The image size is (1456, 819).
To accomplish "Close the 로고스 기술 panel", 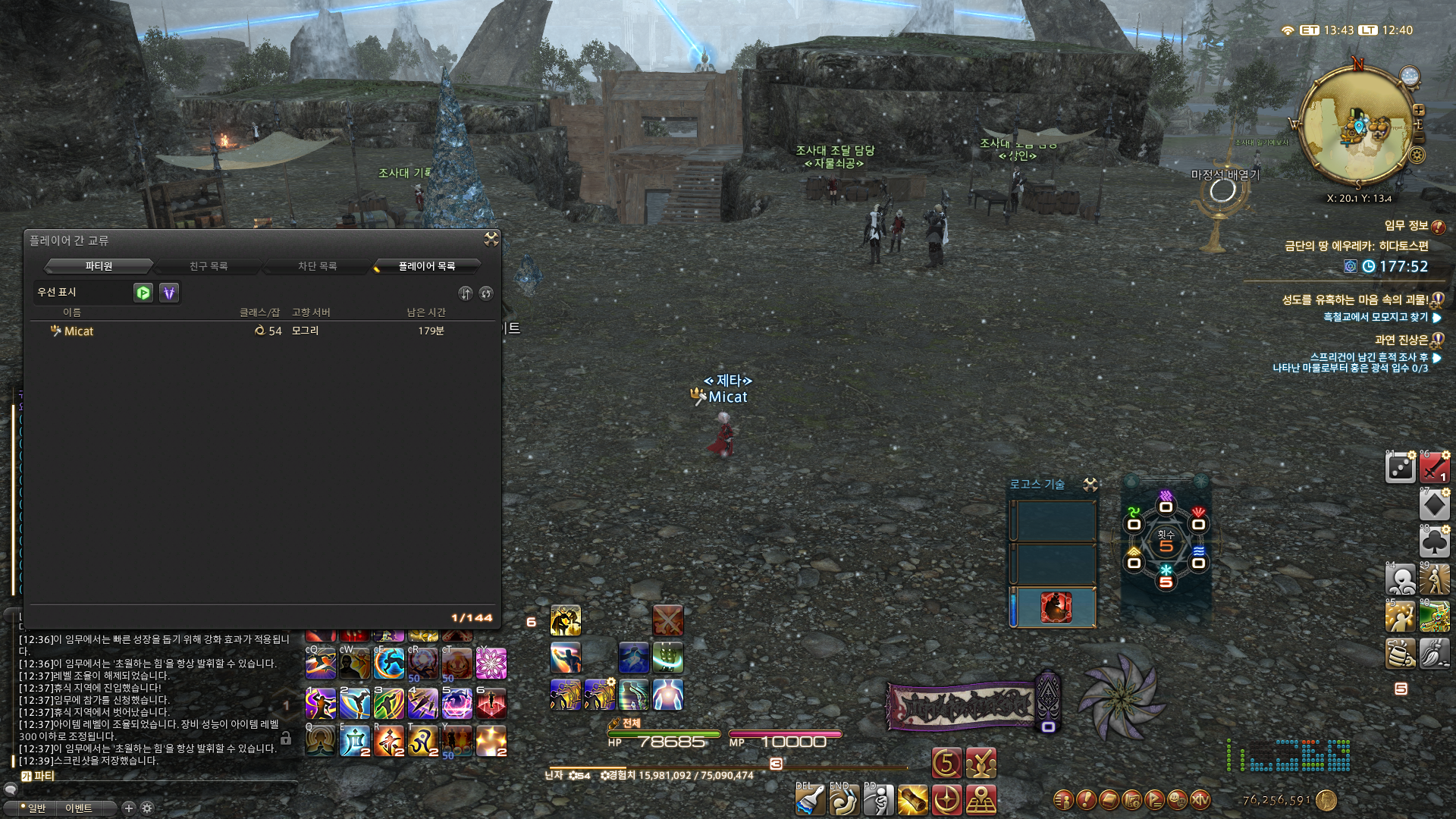I will point(1090,485).
